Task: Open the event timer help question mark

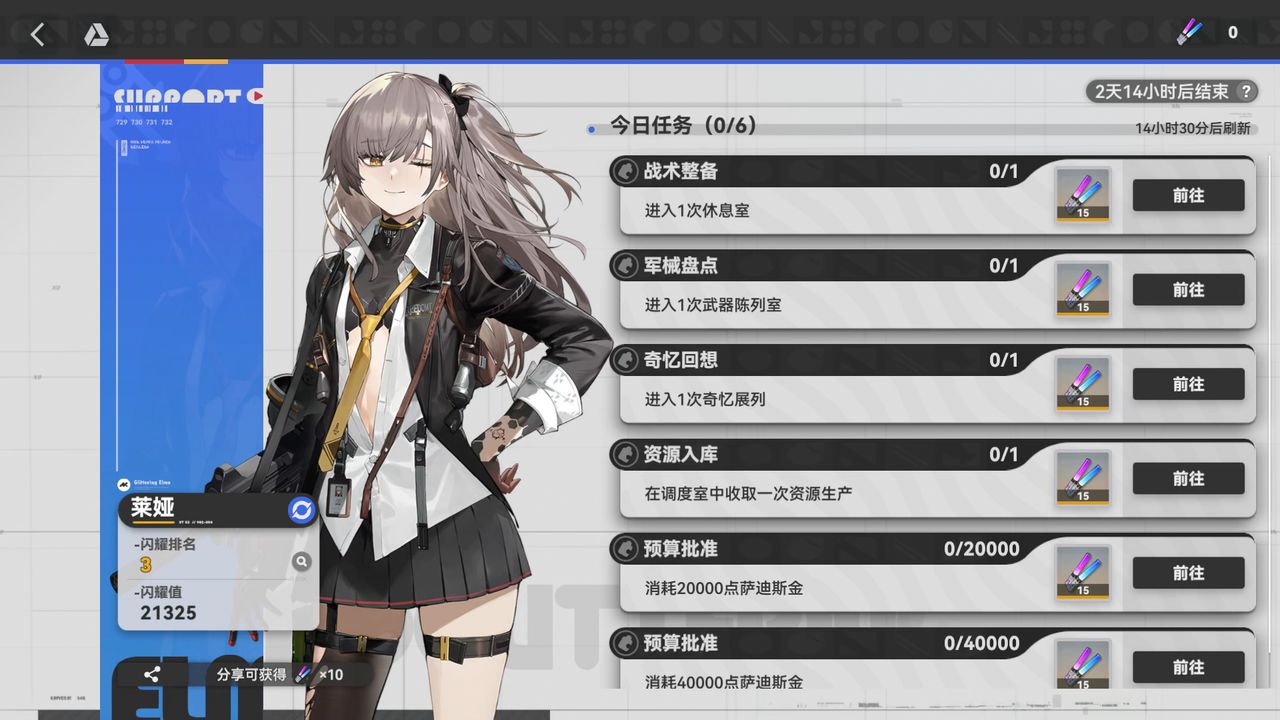Action: pyautogui.click(x=1245, y=92)
